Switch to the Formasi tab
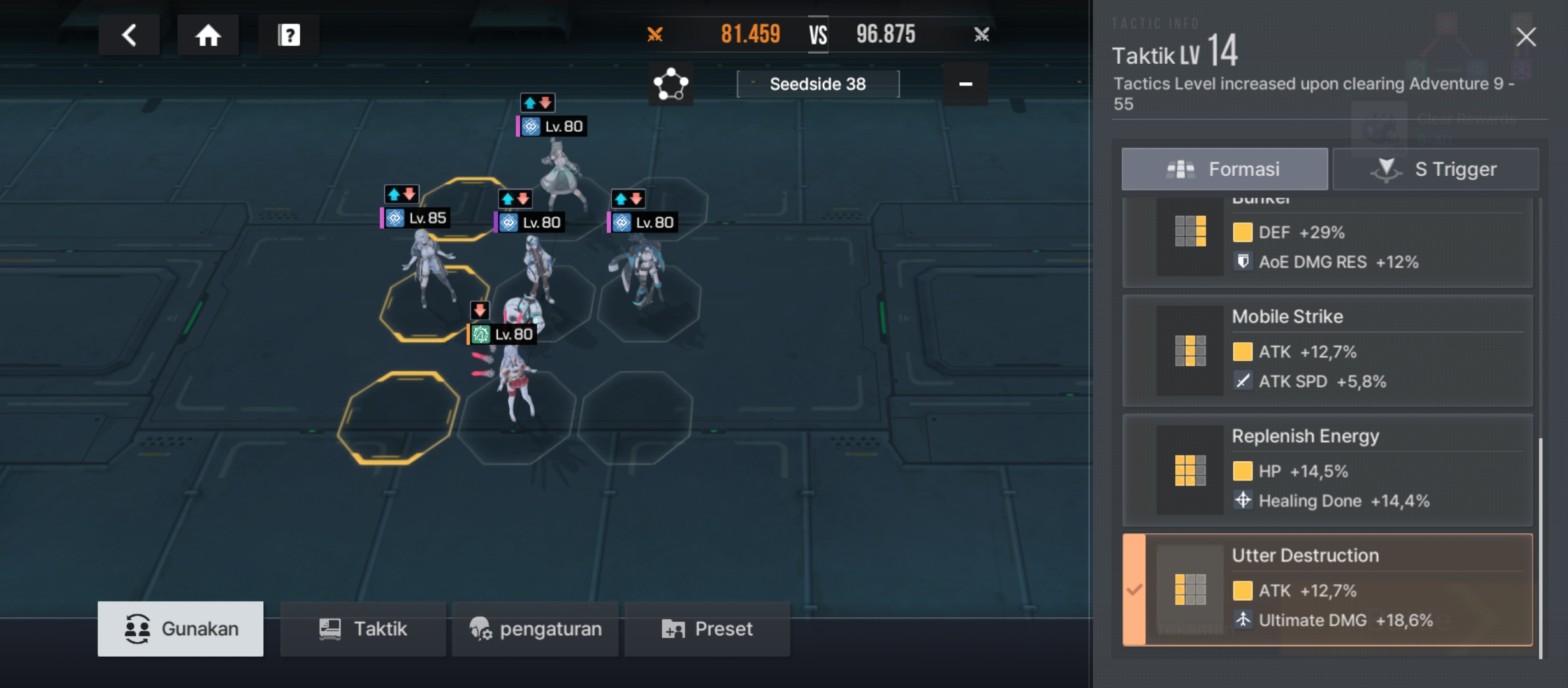The image size is (1568, 688). click(x=1224, y=169)
